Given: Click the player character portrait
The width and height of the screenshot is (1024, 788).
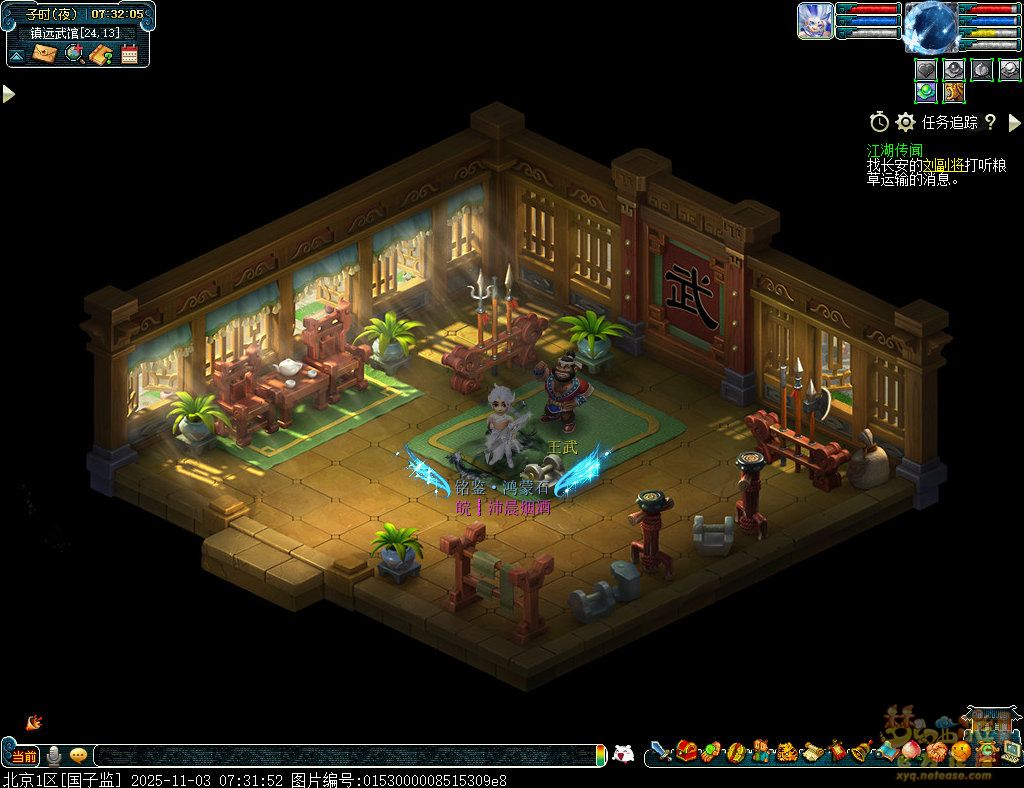Looking at the screenshot, I should pos(815,21).
